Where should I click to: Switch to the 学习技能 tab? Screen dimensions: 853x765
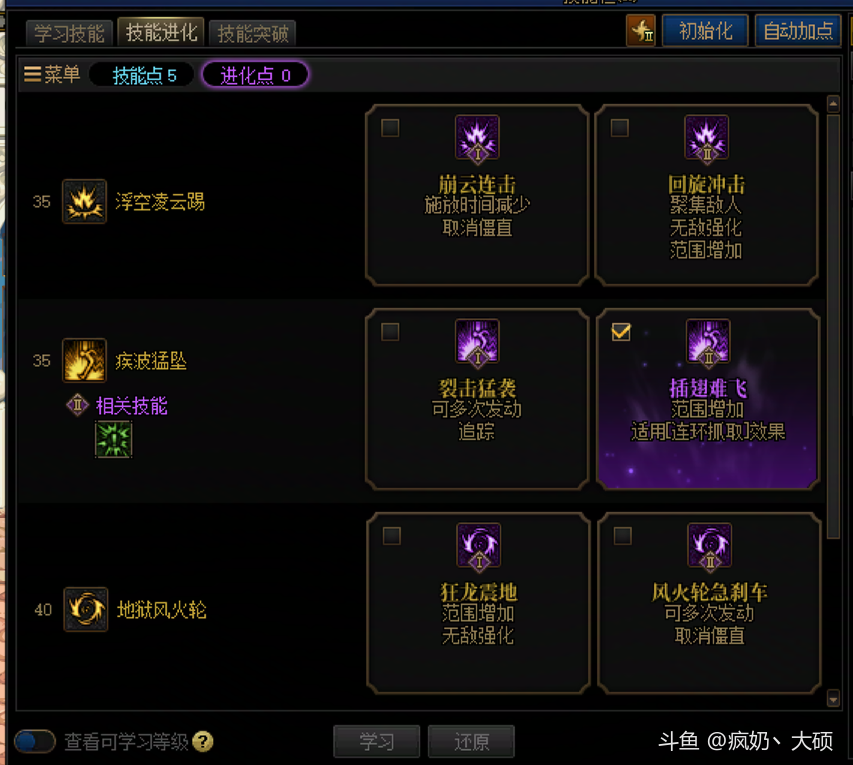[69, 33]
